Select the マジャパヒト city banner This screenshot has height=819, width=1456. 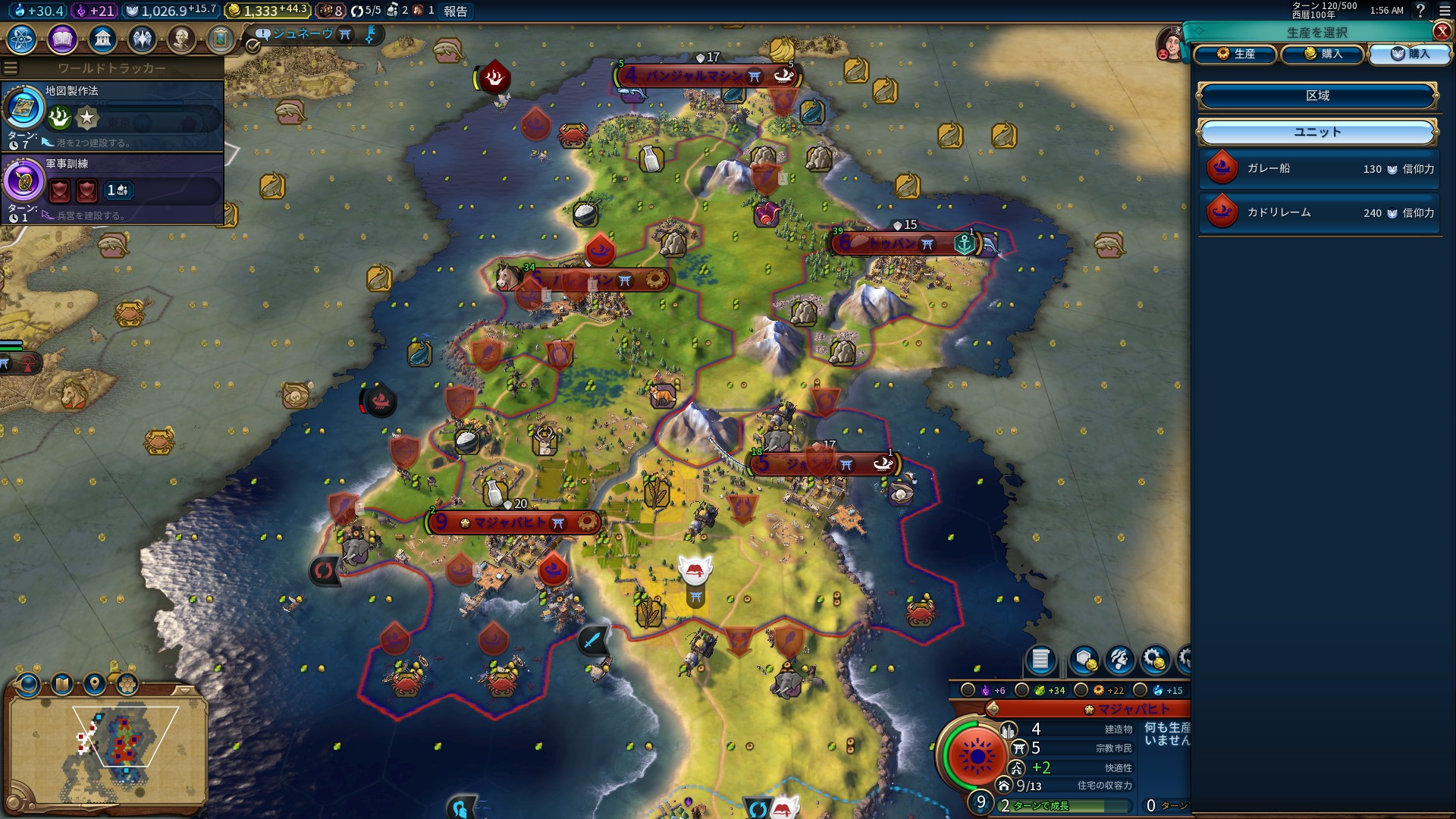coord(513,522)
